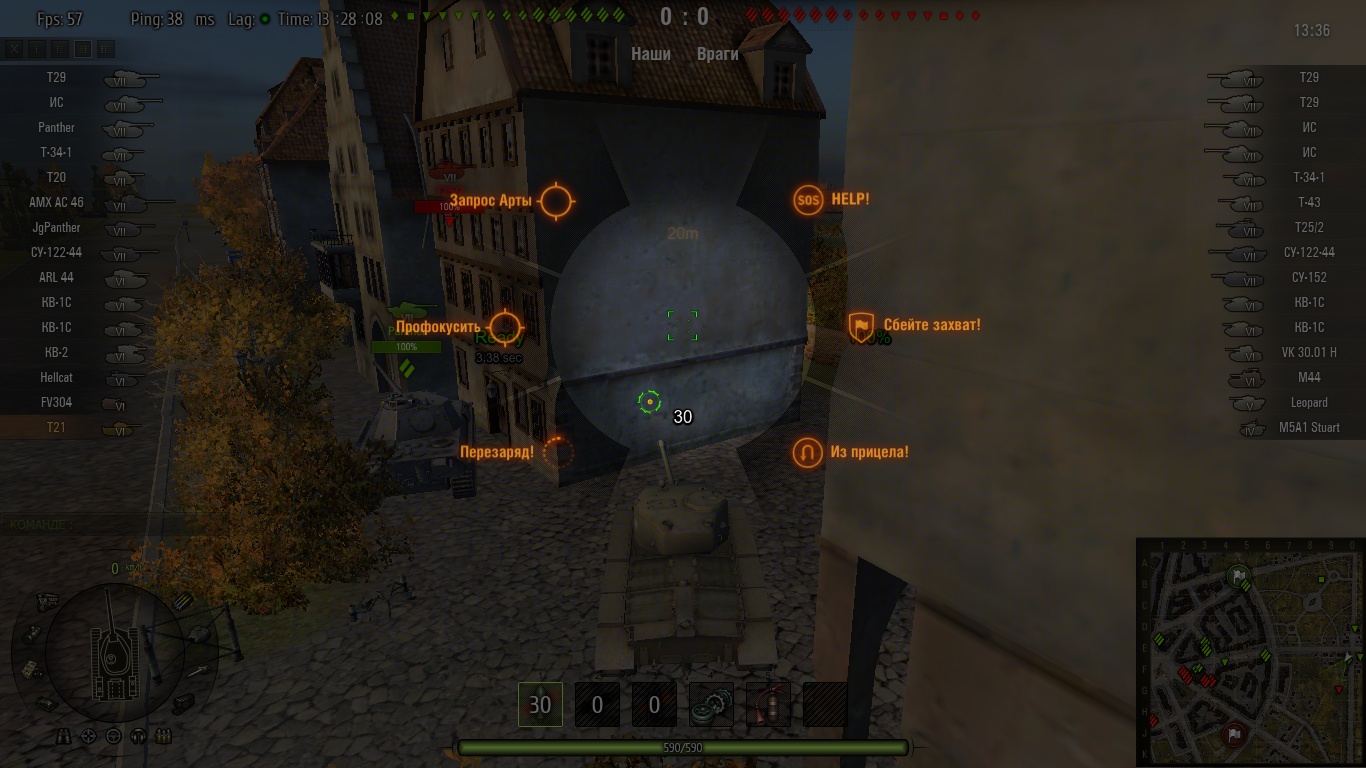Use the repair kit consumable
This screenshot has height=768, width=1366.
tap(711, 705)
